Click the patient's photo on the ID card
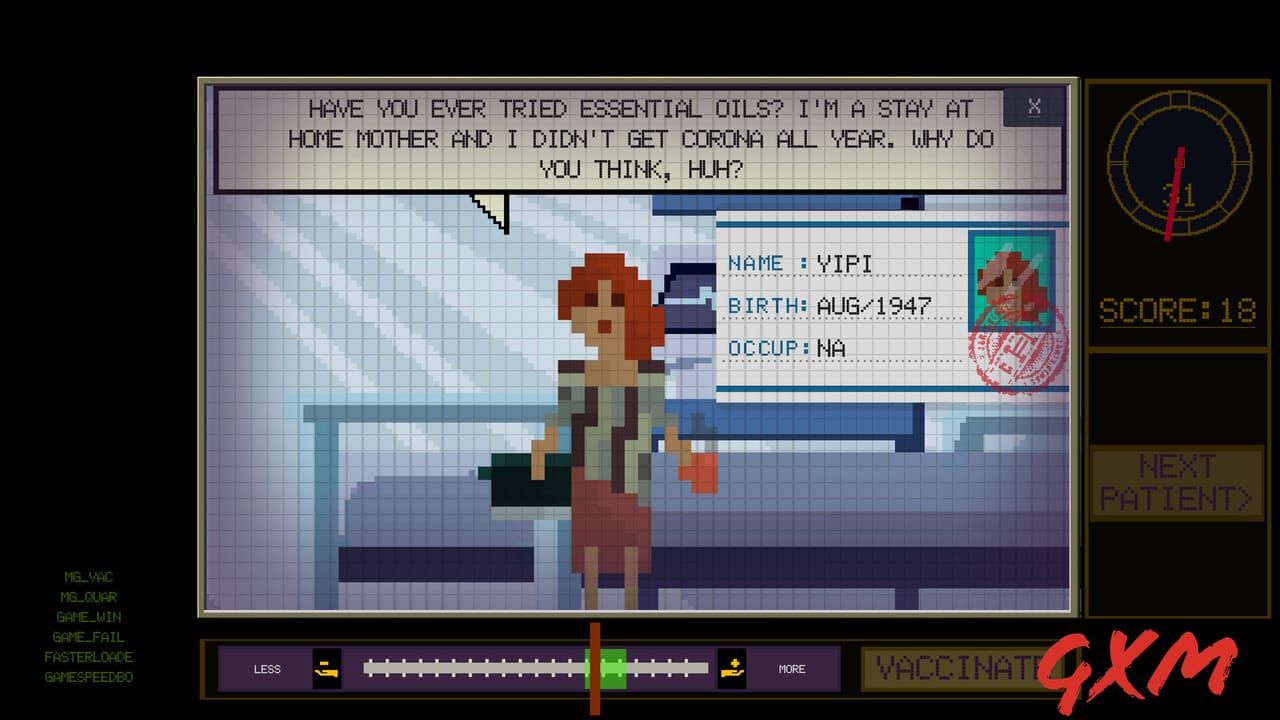This screenshot has height=720, width=1280. 1012,282
